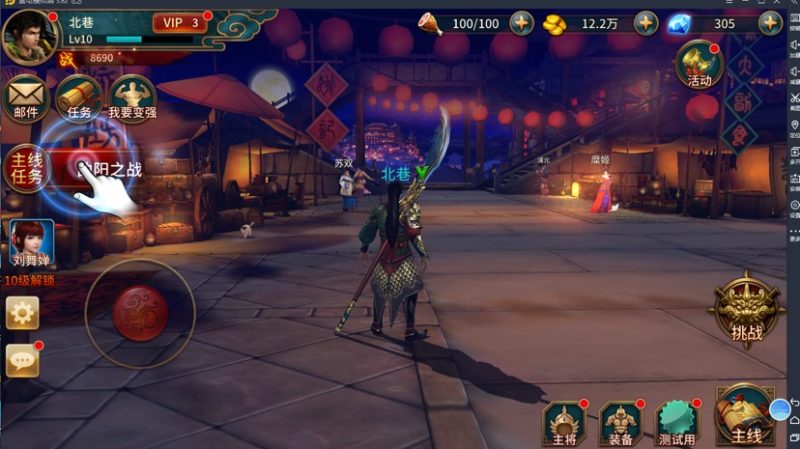Add more stamina with the plus button
The height and width of the screenshot is (449, 800).
521,23
